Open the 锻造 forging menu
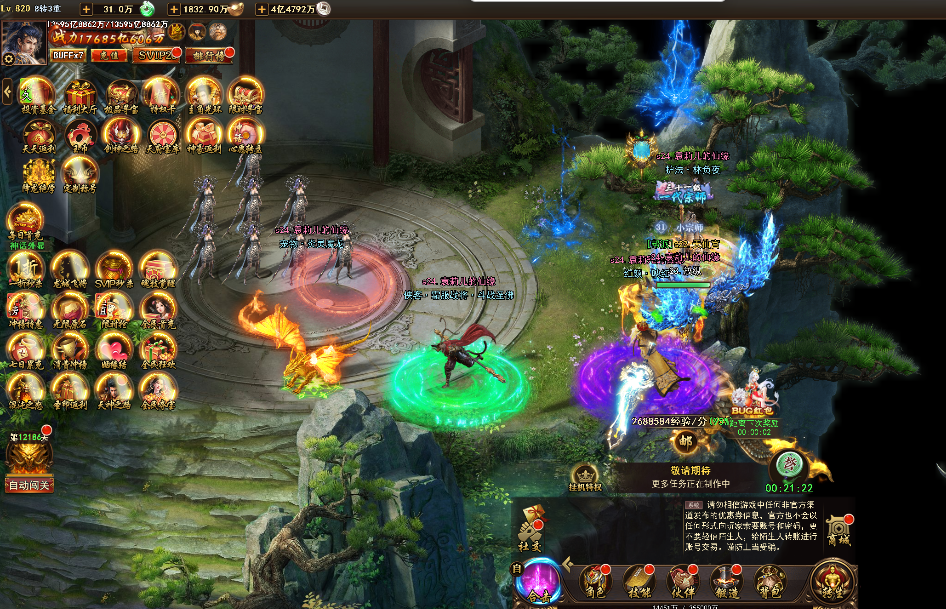This screenshot has height=609, width=946. tap(725, 580)
